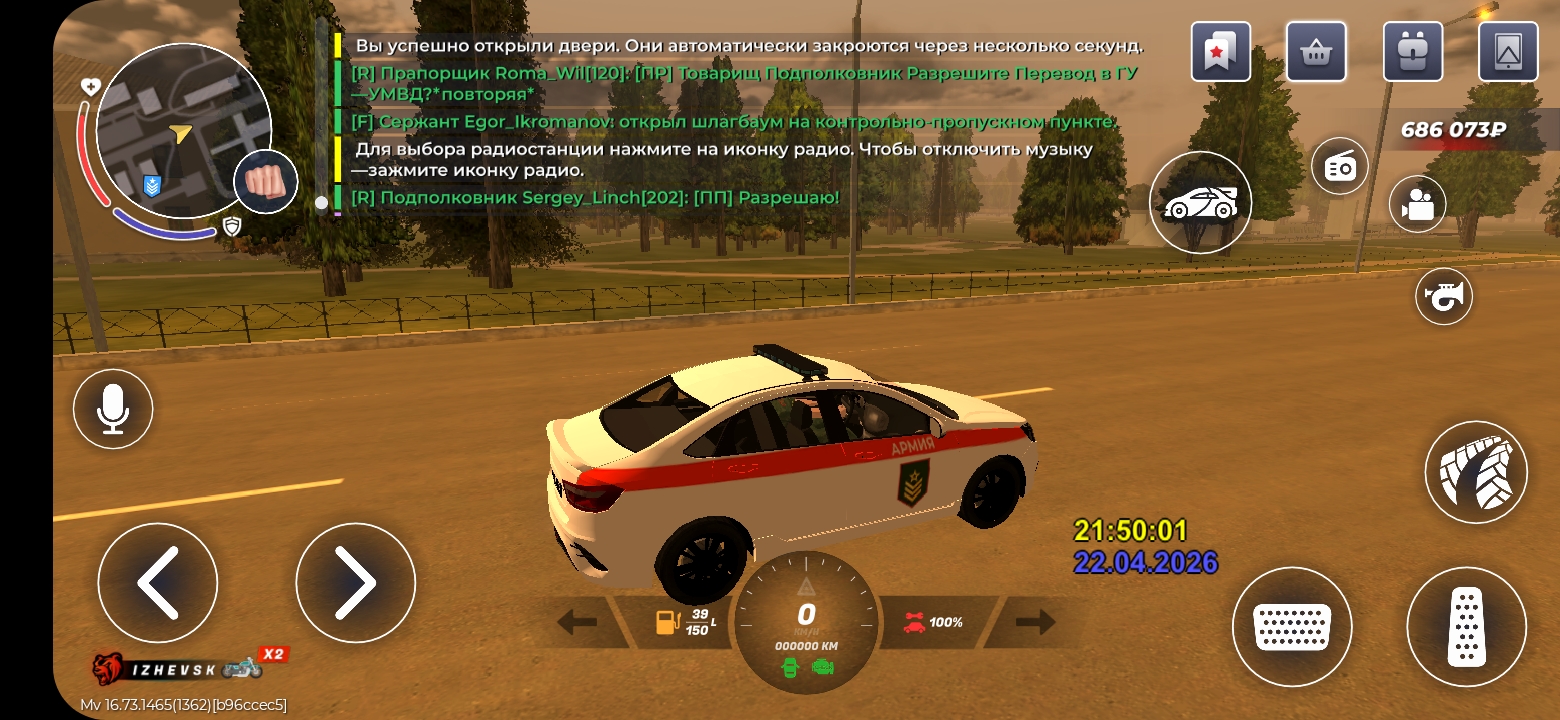Steer left with the left arrow button
This screenshot has width=1560, height=720.
point(157,583)
